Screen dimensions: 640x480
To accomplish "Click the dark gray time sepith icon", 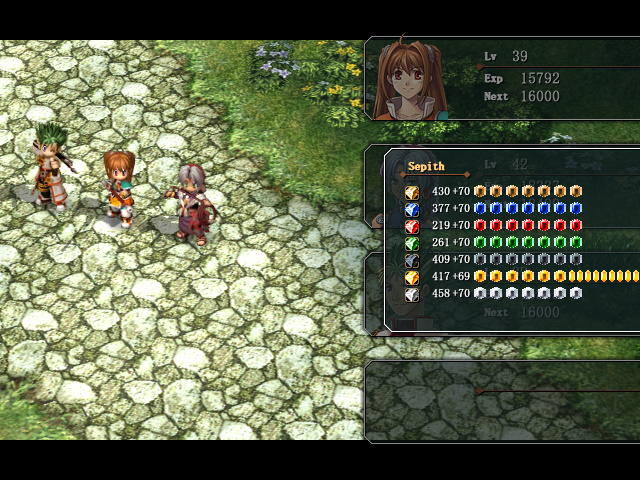I will [411, 260].
